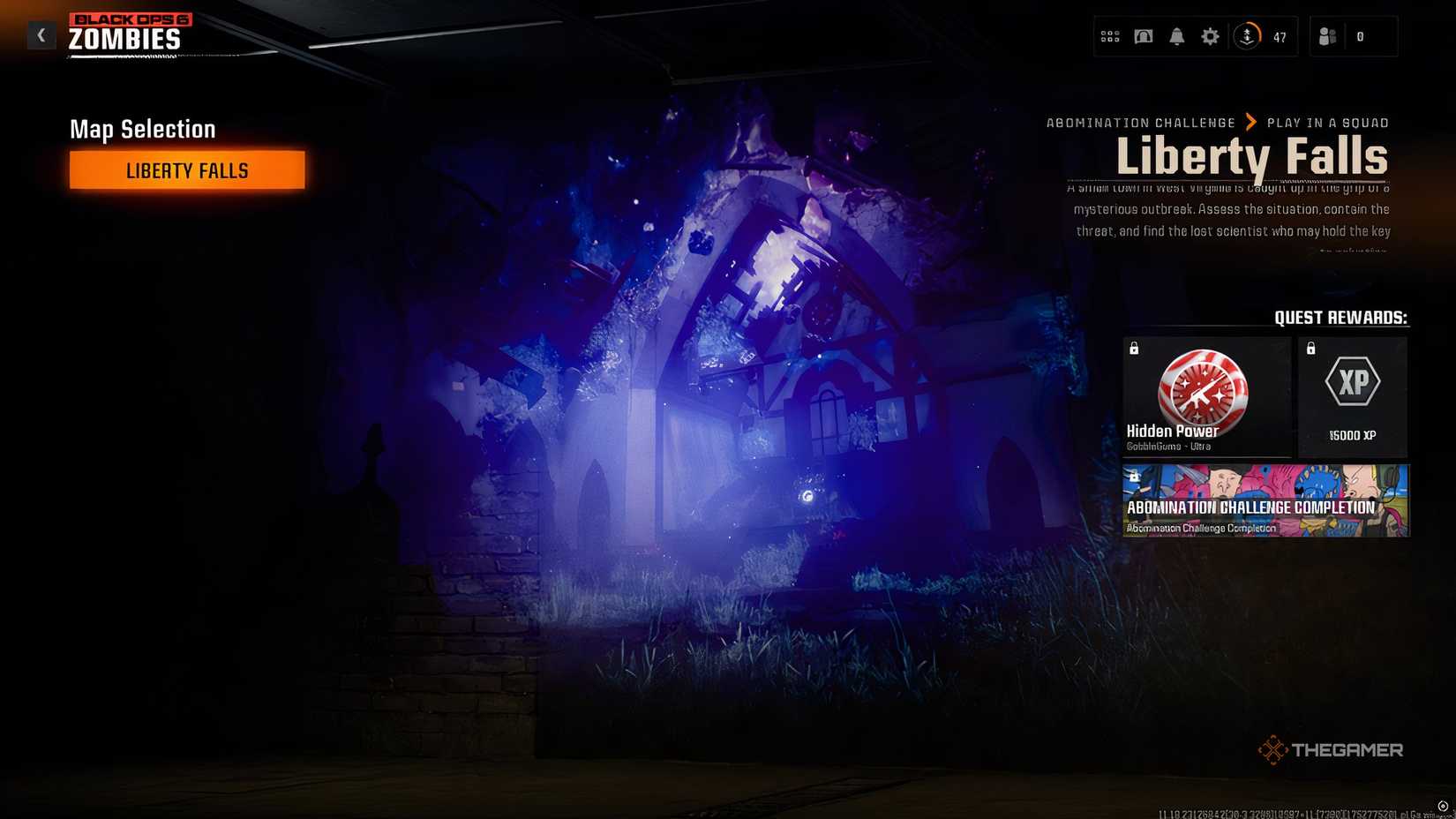The height and width of the screenshot is (819, 1456).
Task: Click the lock icon on the XP reward
Action: (x=1311, y=349)
